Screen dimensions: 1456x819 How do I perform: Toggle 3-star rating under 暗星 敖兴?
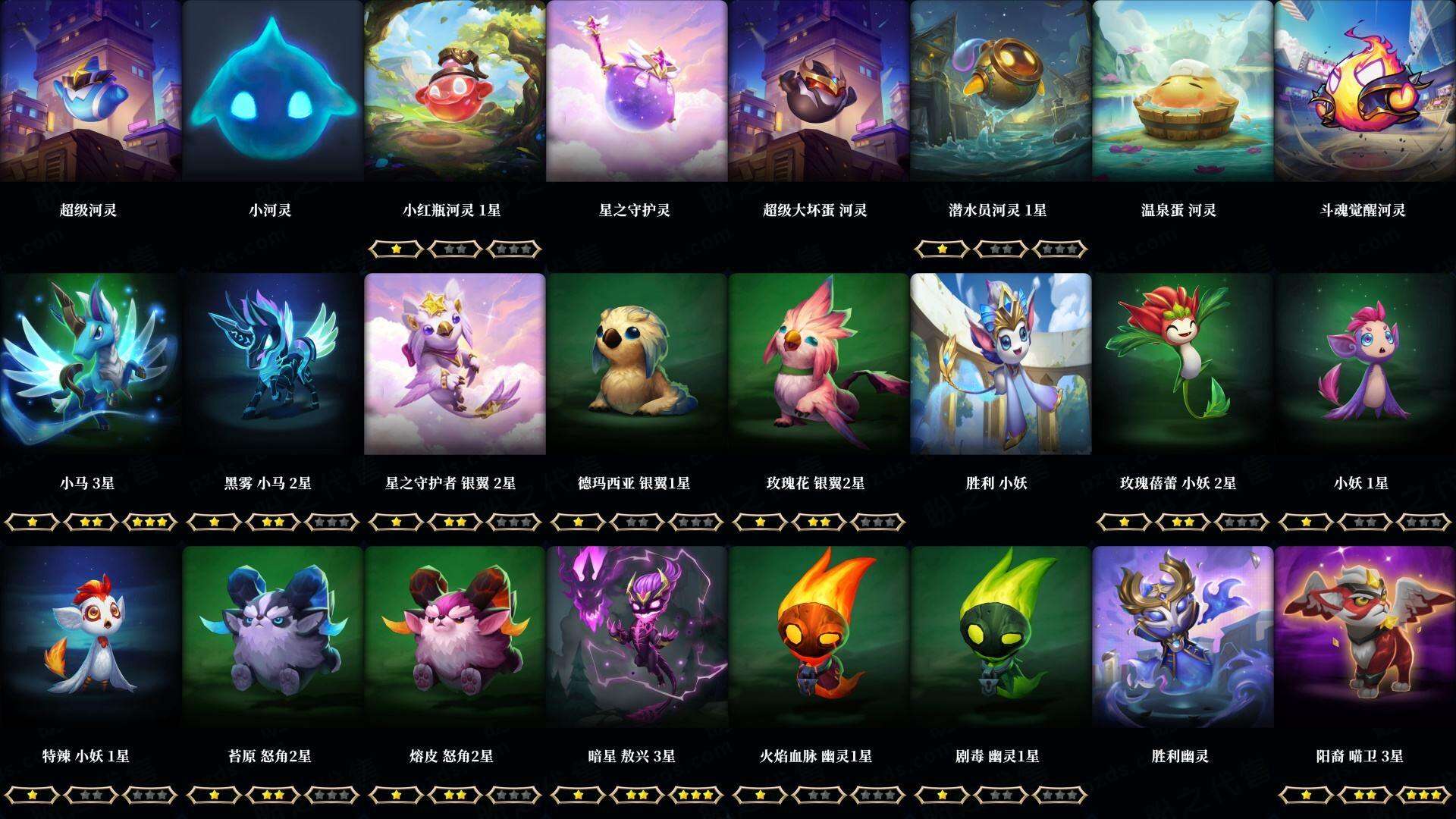[x=695, y=795]
